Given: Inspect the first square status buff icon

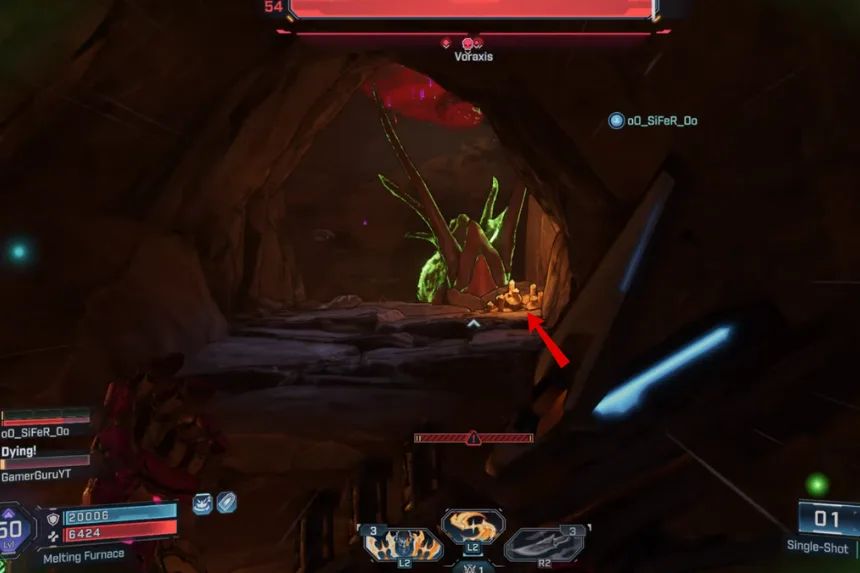Looking at the screenshot, I should tap(203, 503).
